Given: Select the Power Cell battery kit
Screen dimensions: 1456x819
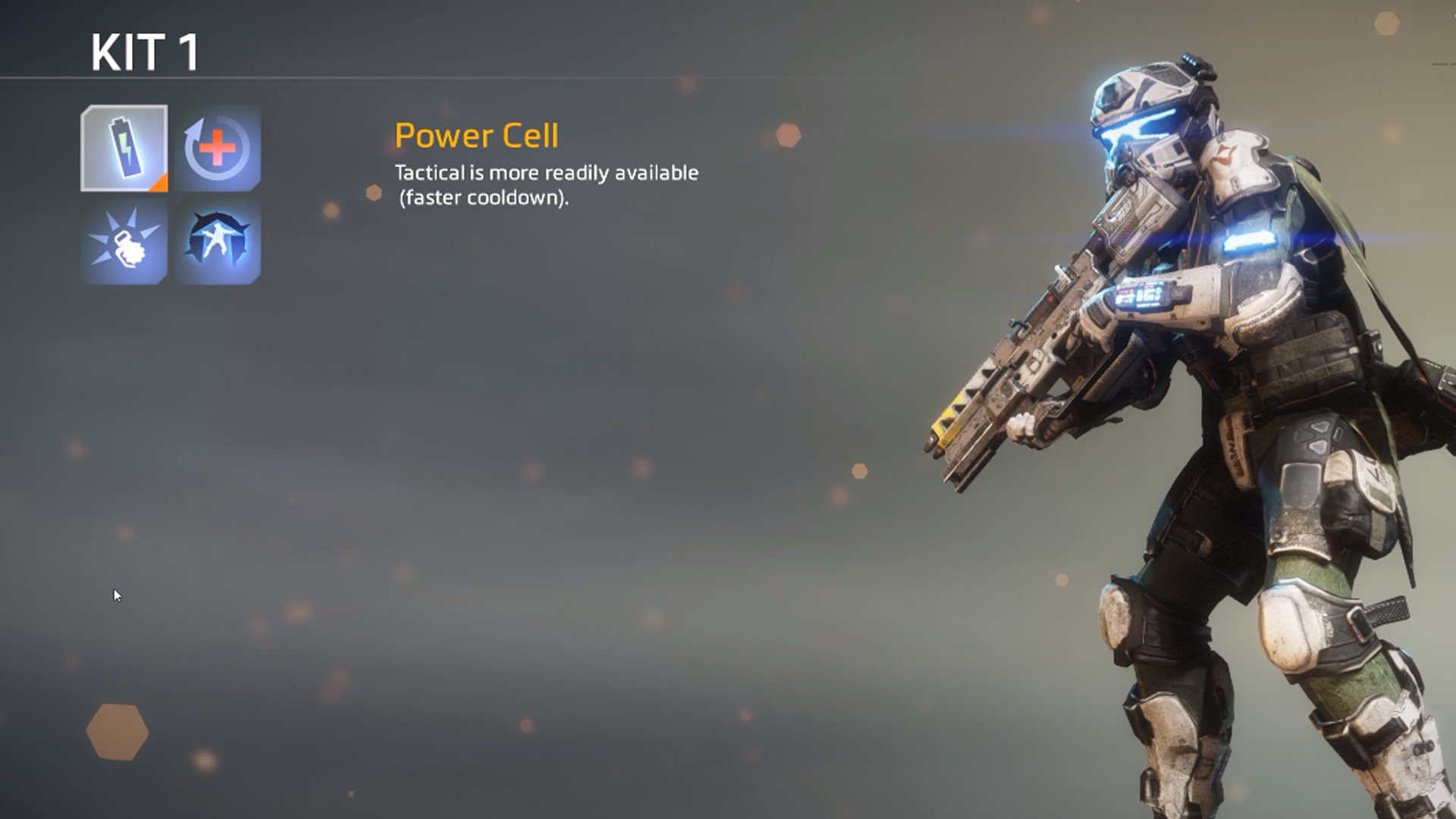Looking at the screenshot, I should (124, 148).
